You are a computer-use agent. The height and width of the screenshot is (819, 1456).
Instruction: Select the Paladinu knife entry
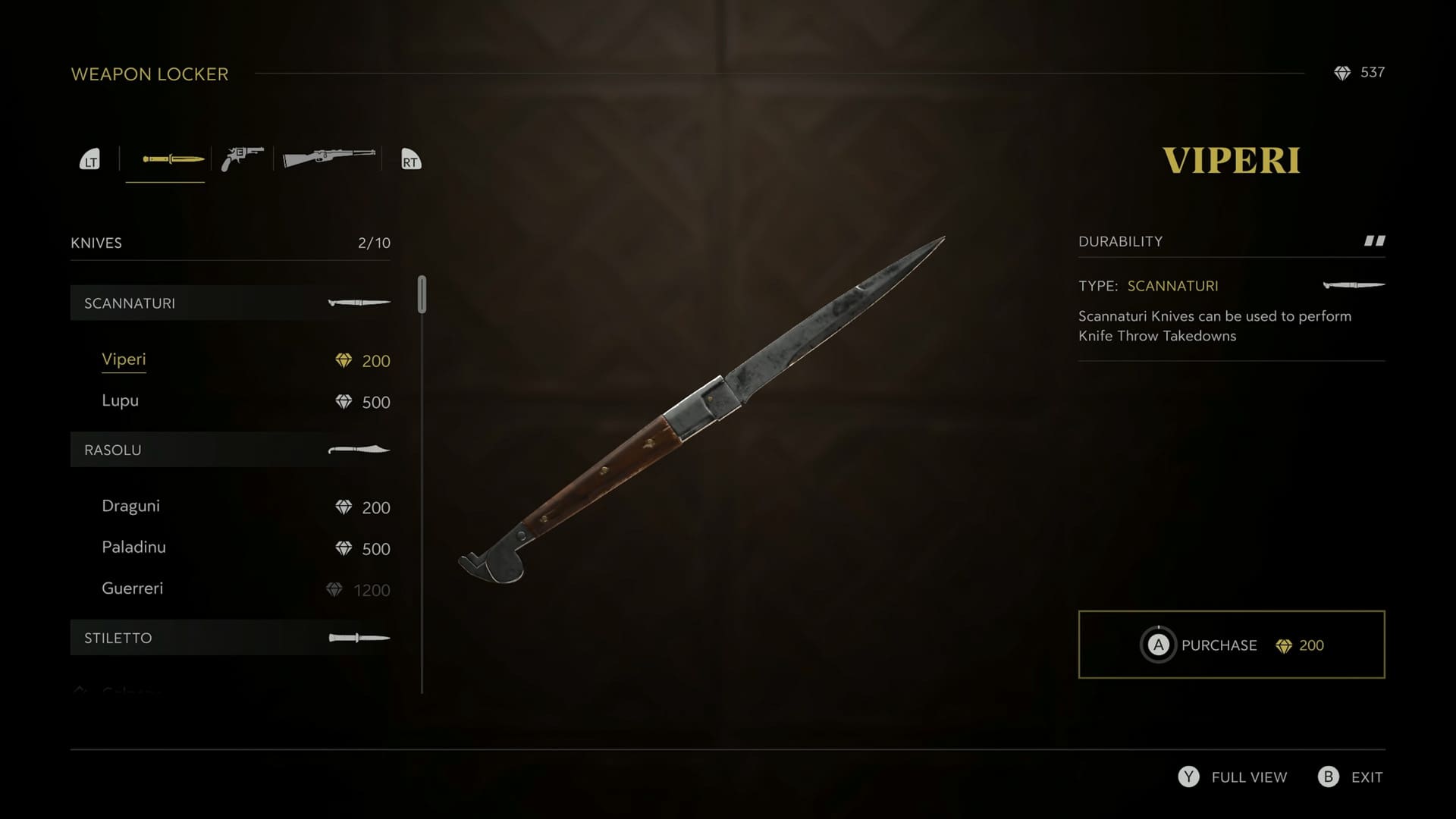coord(133,547)
